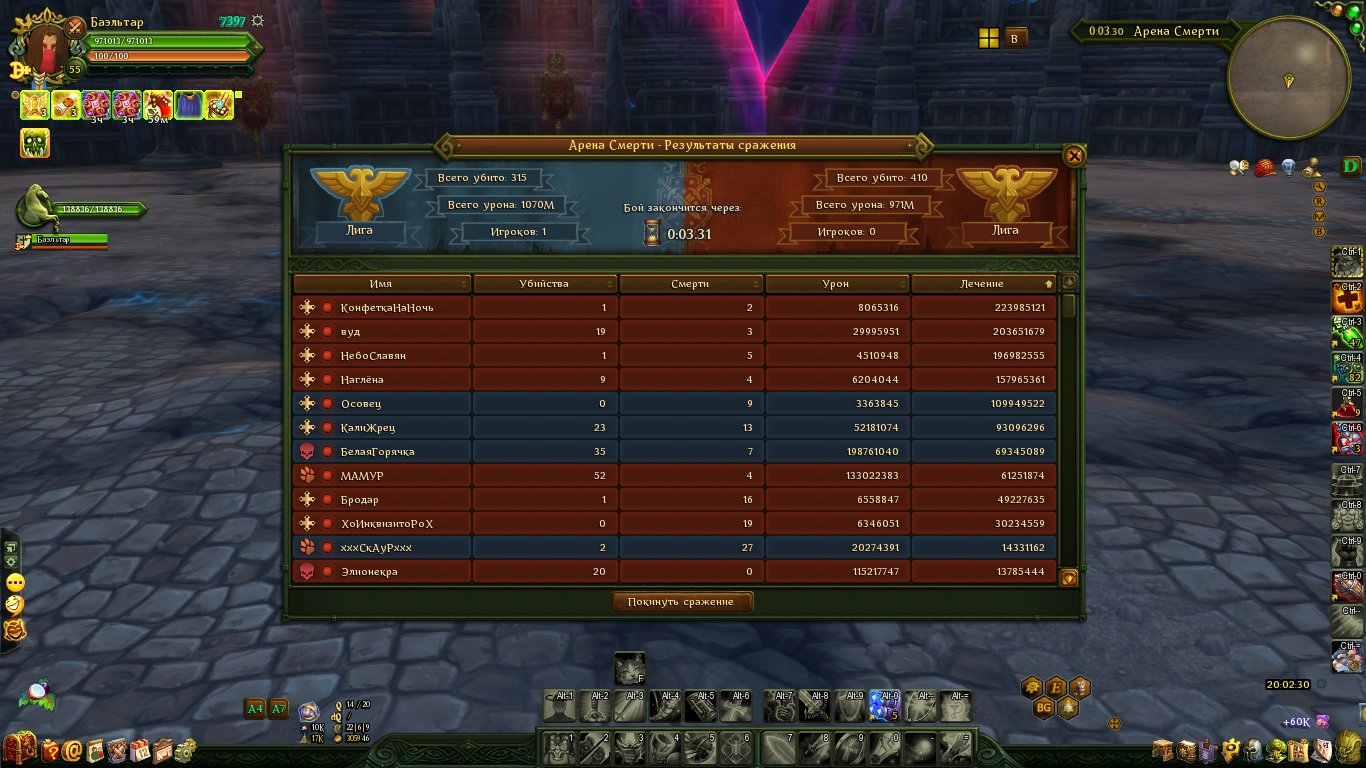The image size is (1366, 768).
Task: Open the treasure chest shop icon
Action: coord(20,748)
